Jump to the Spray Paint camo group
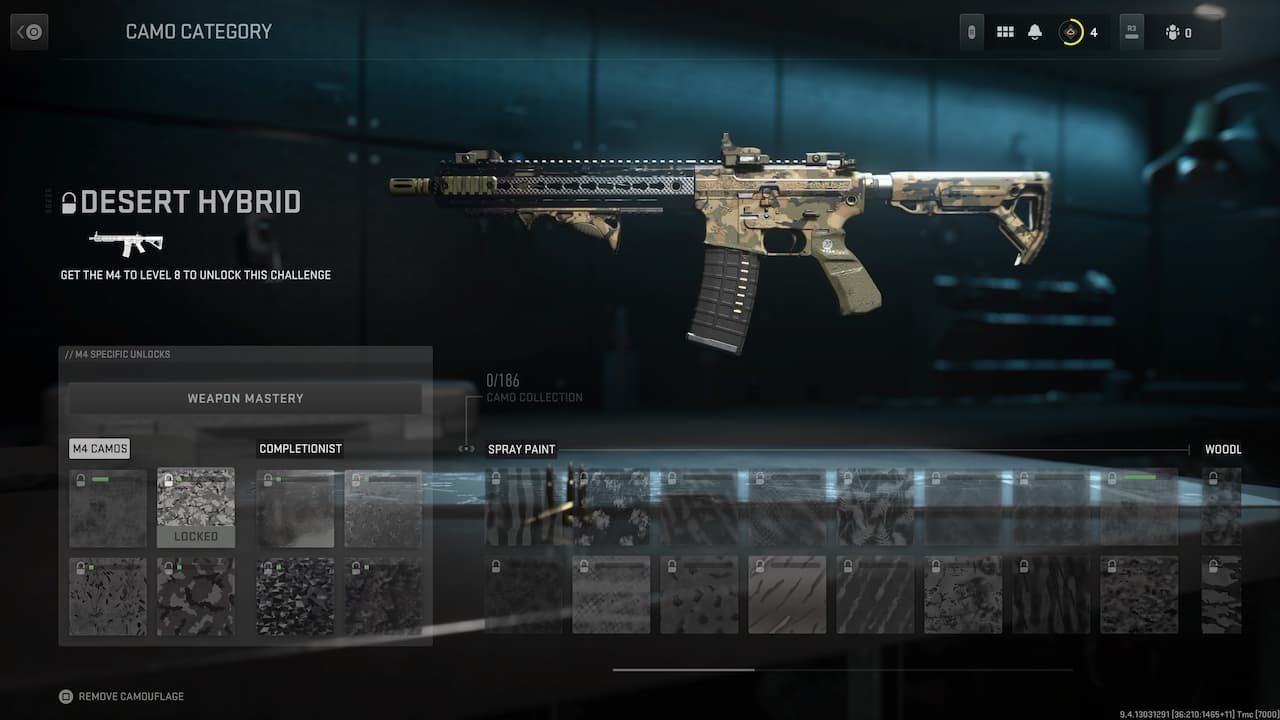1280x720 pixels. coord(521,449)
